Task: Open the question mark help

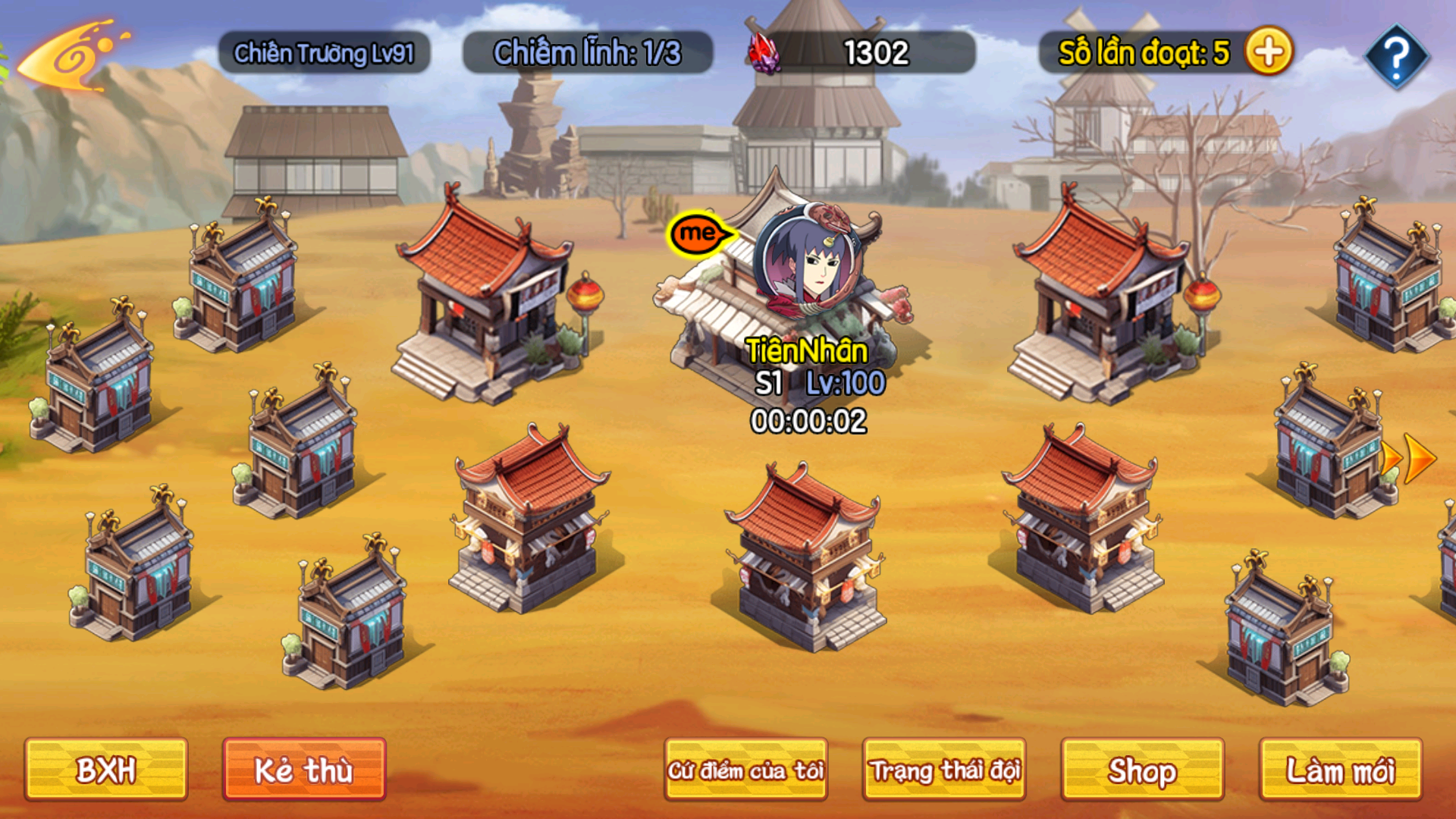Action: (1396, 55)
